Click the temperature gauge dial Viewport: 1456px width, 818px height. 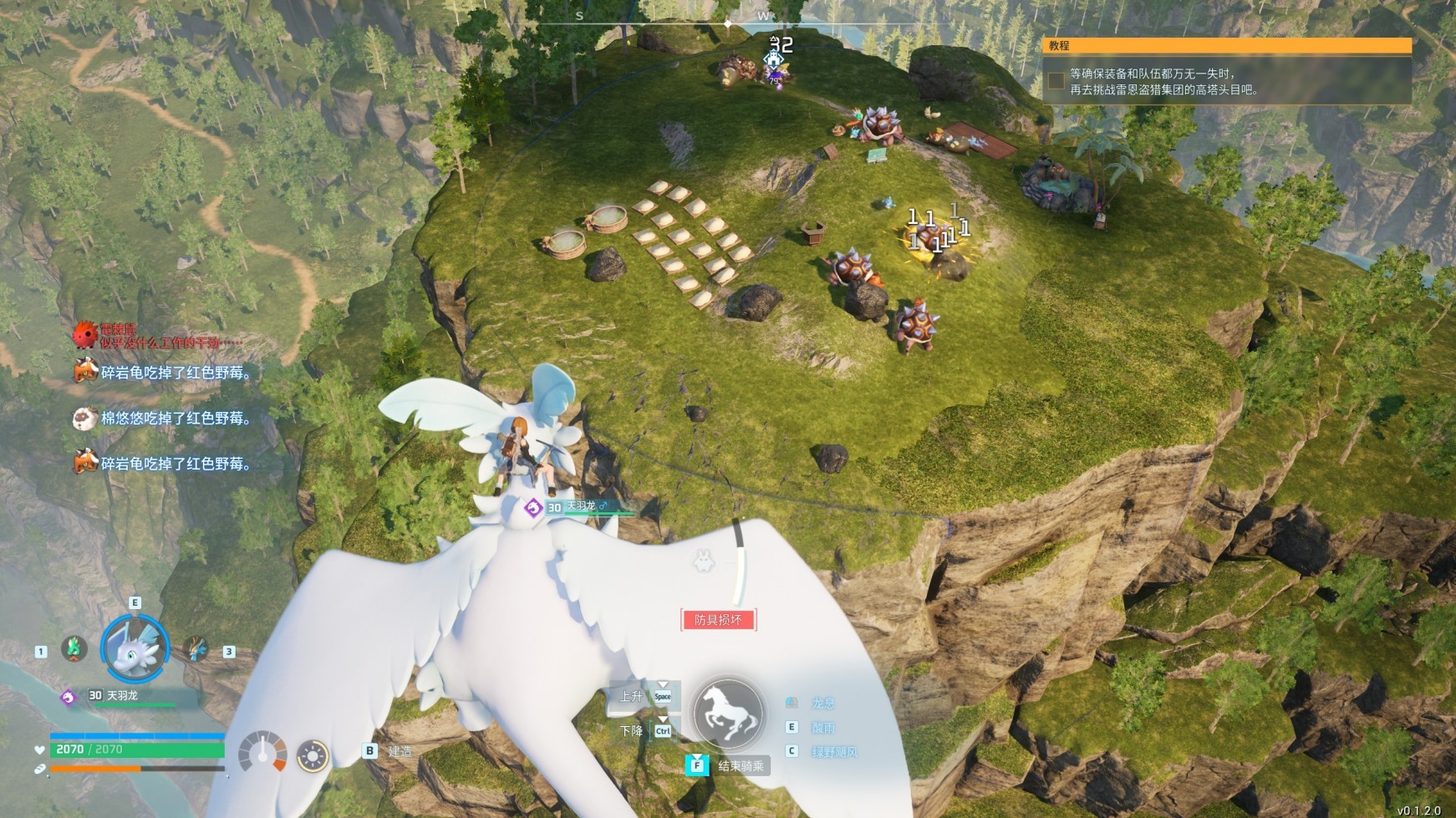click(262, 753)
